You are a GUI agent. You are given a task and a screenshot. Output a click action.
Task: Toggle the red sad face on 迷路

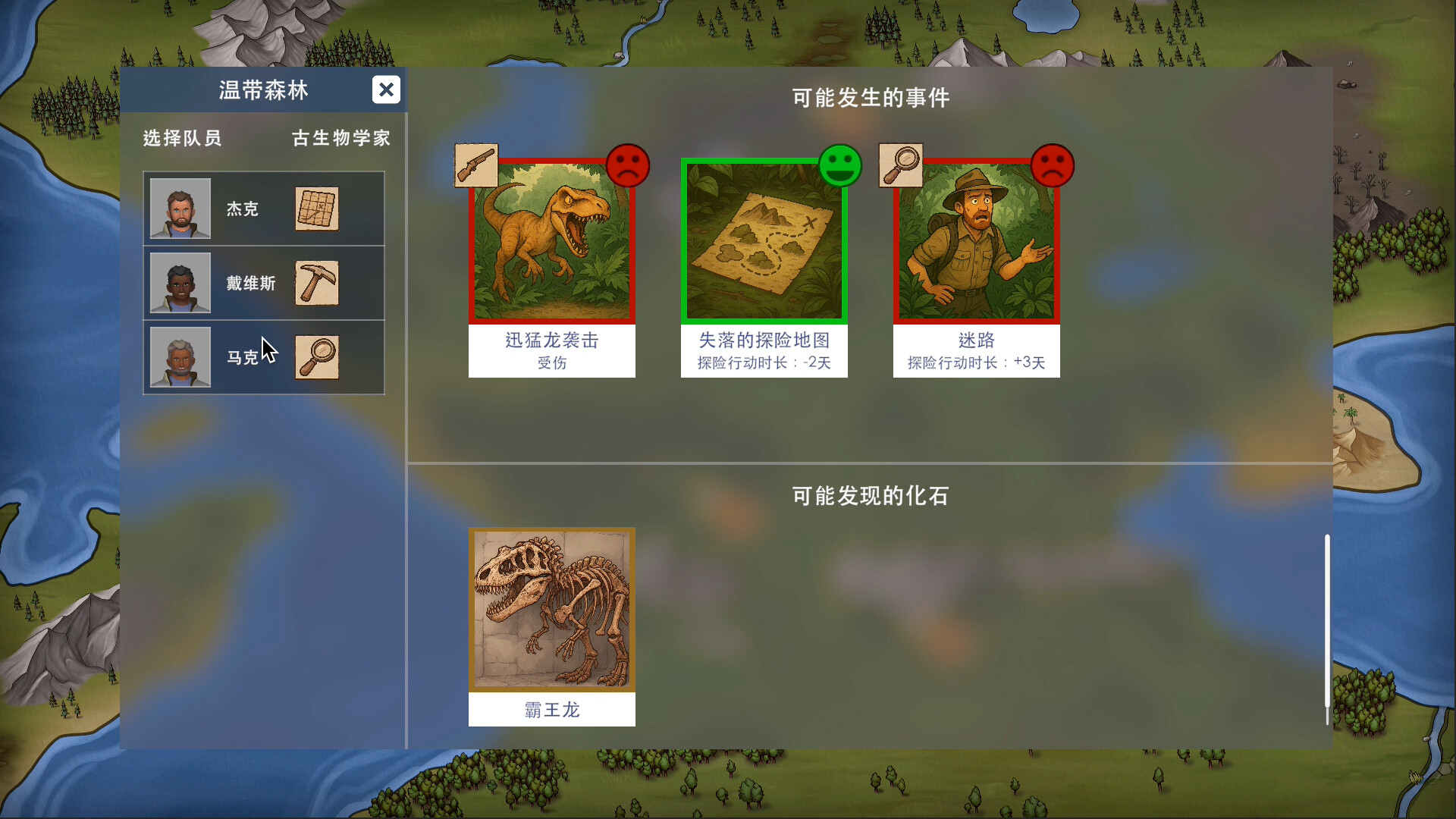click(1054, 165)
